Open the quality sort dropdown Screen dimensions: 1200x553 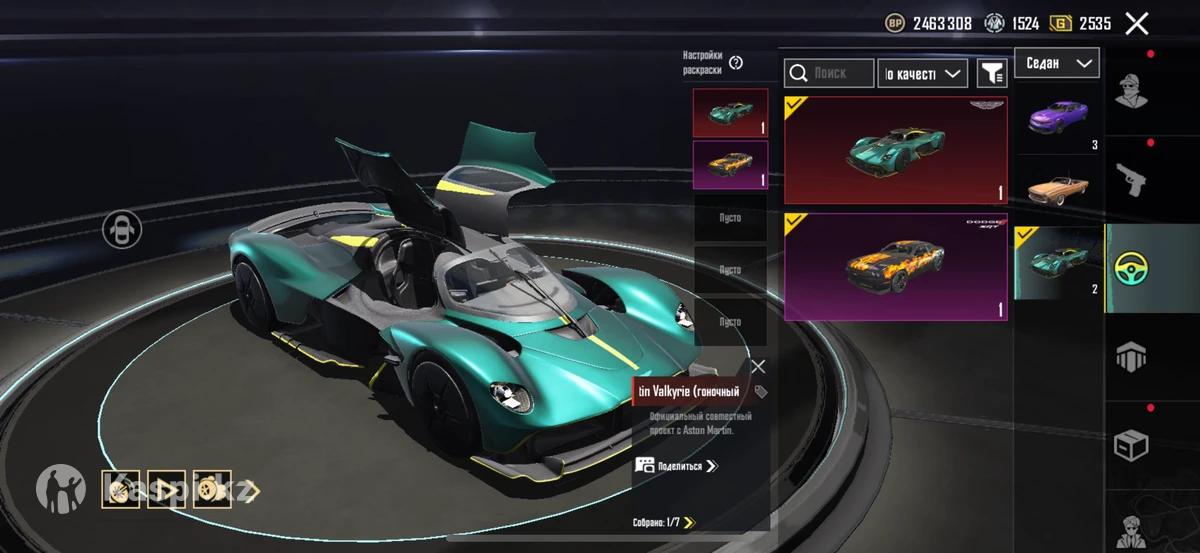[x=922, y=73]
